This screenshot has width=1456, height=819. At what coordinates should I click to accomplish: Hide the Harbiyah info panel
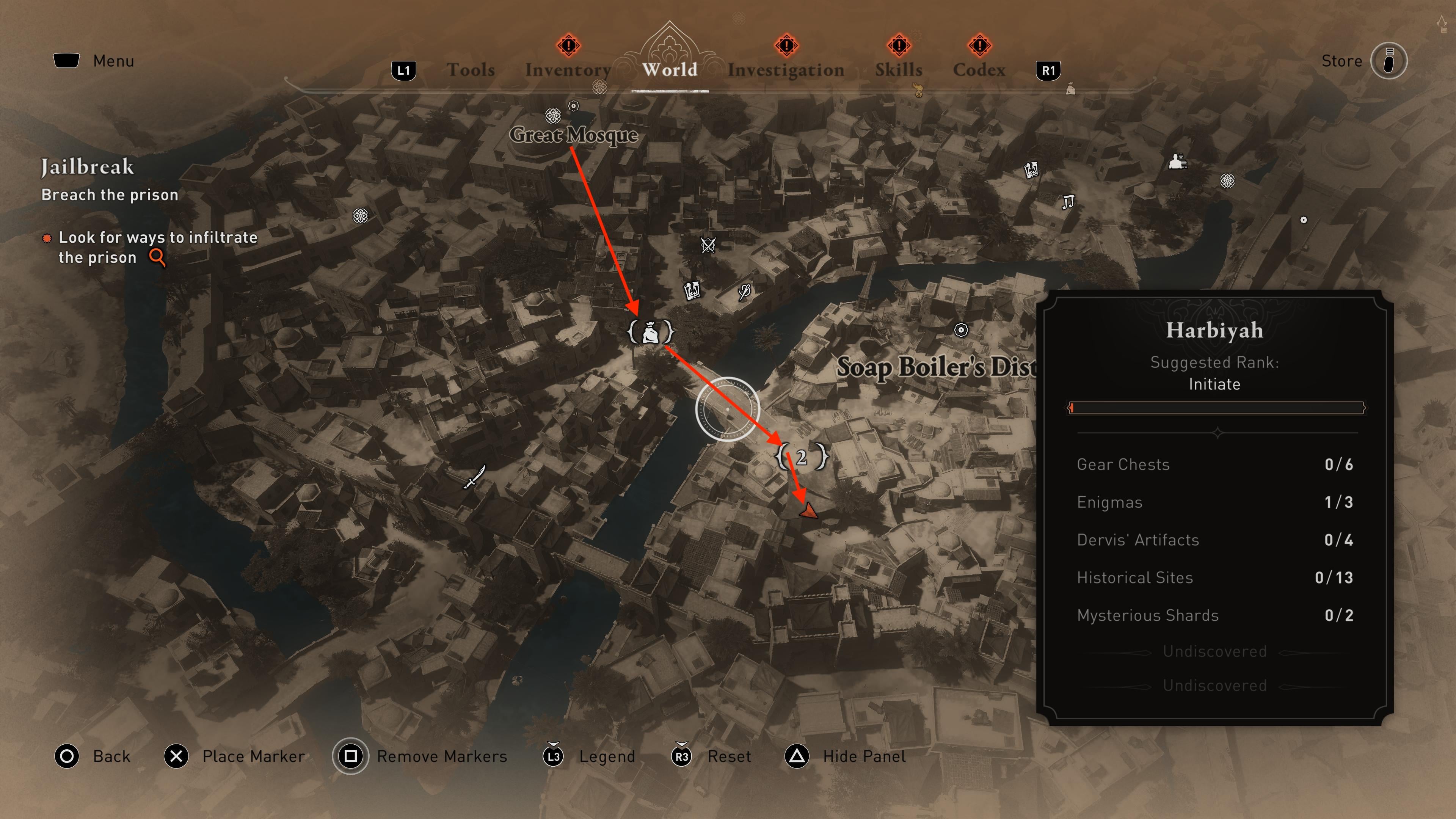864,756
